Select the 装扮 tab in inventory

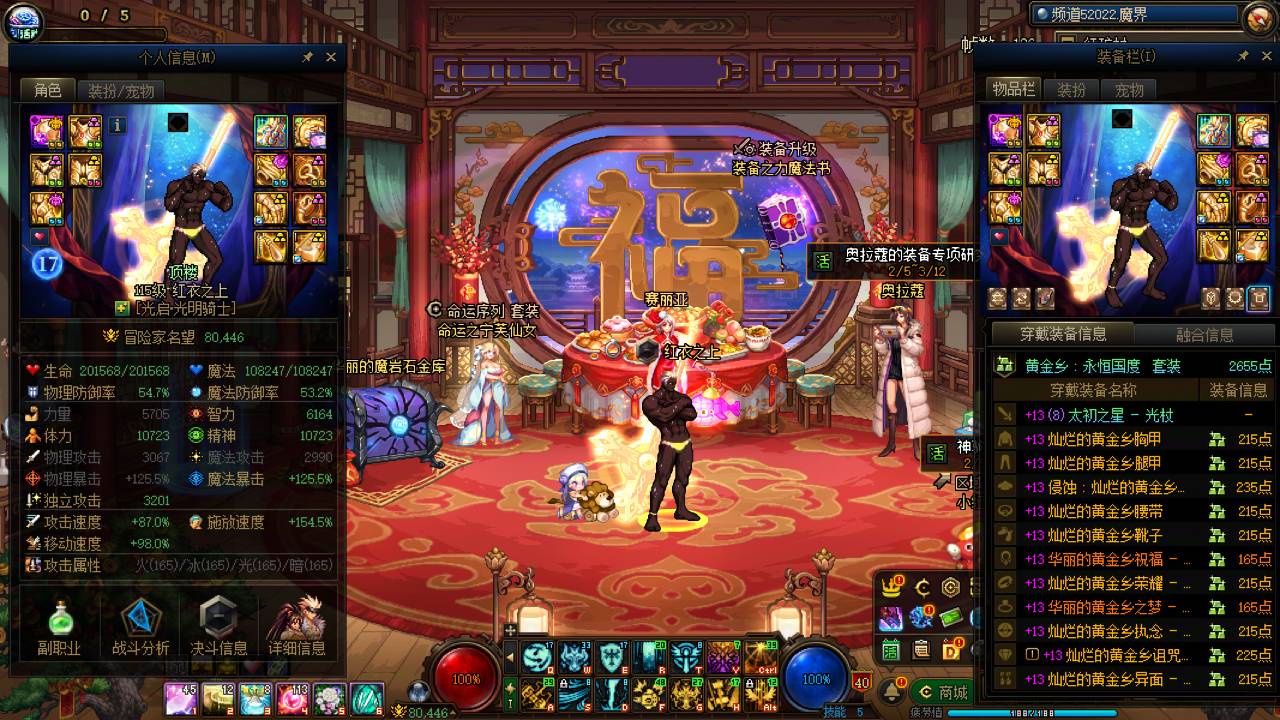coord(1071,90)
